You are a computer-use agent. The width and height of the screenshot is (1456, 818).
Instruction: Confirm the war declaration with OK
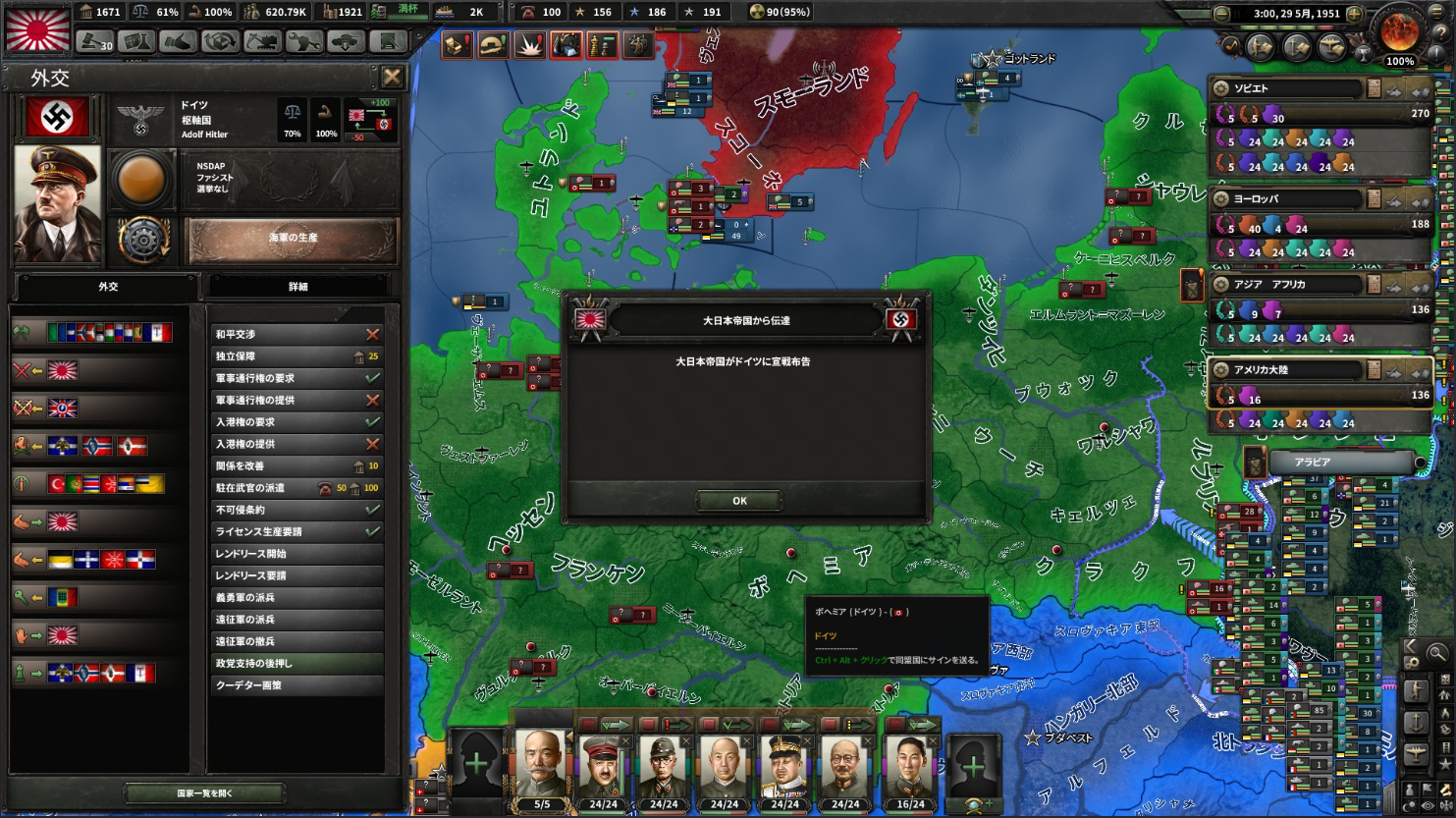pos(739,501)
